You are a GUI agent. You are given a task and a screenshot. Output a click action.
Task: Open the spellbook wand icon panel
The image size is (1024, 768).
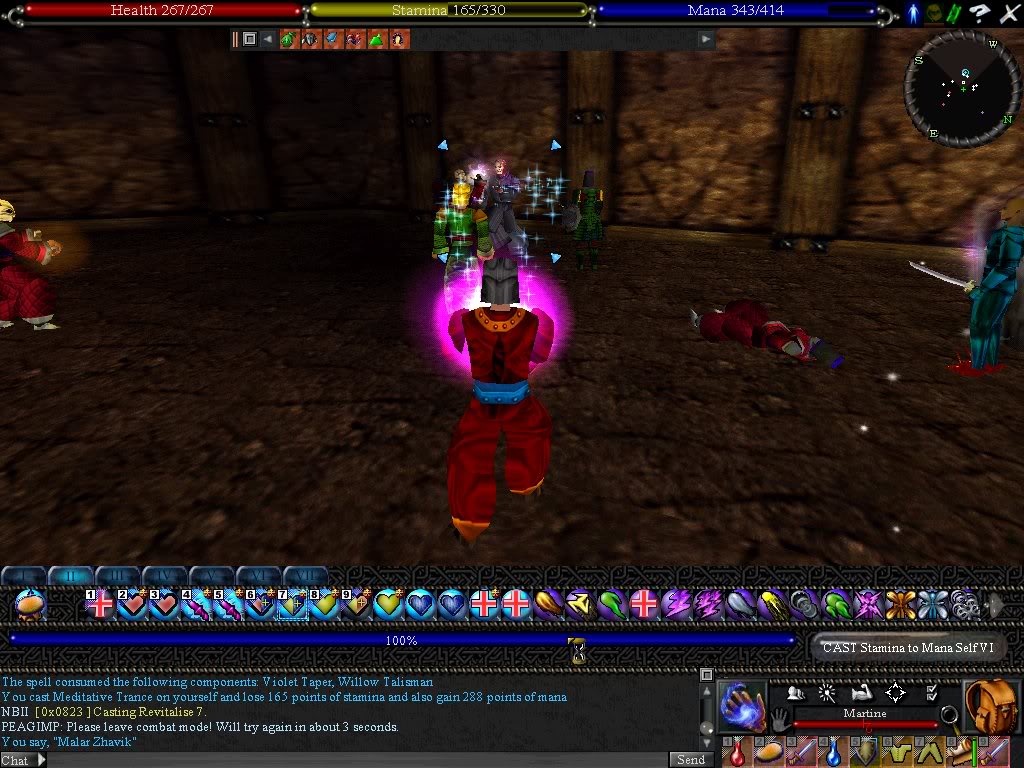[x=827, y=692]
